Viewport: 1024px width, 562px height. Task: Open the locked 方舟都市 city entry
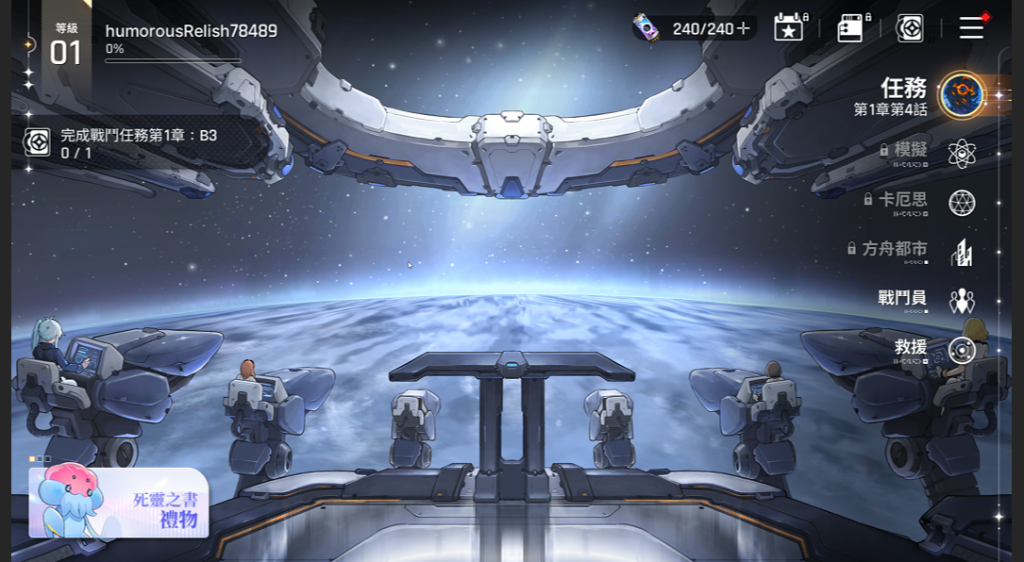point(918,250)
